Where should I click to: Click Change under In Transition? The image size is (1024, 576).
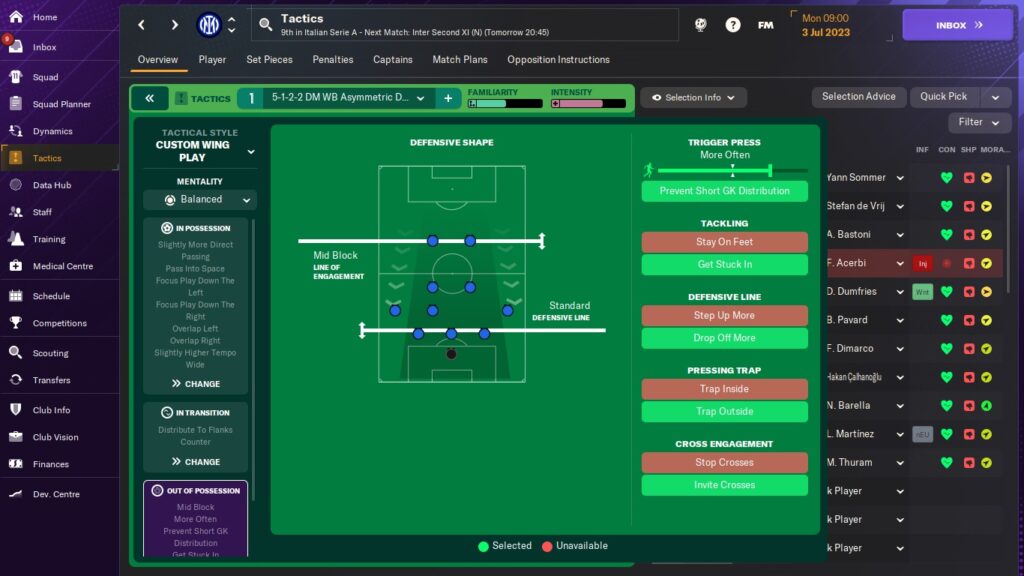(x=196, y=462)
